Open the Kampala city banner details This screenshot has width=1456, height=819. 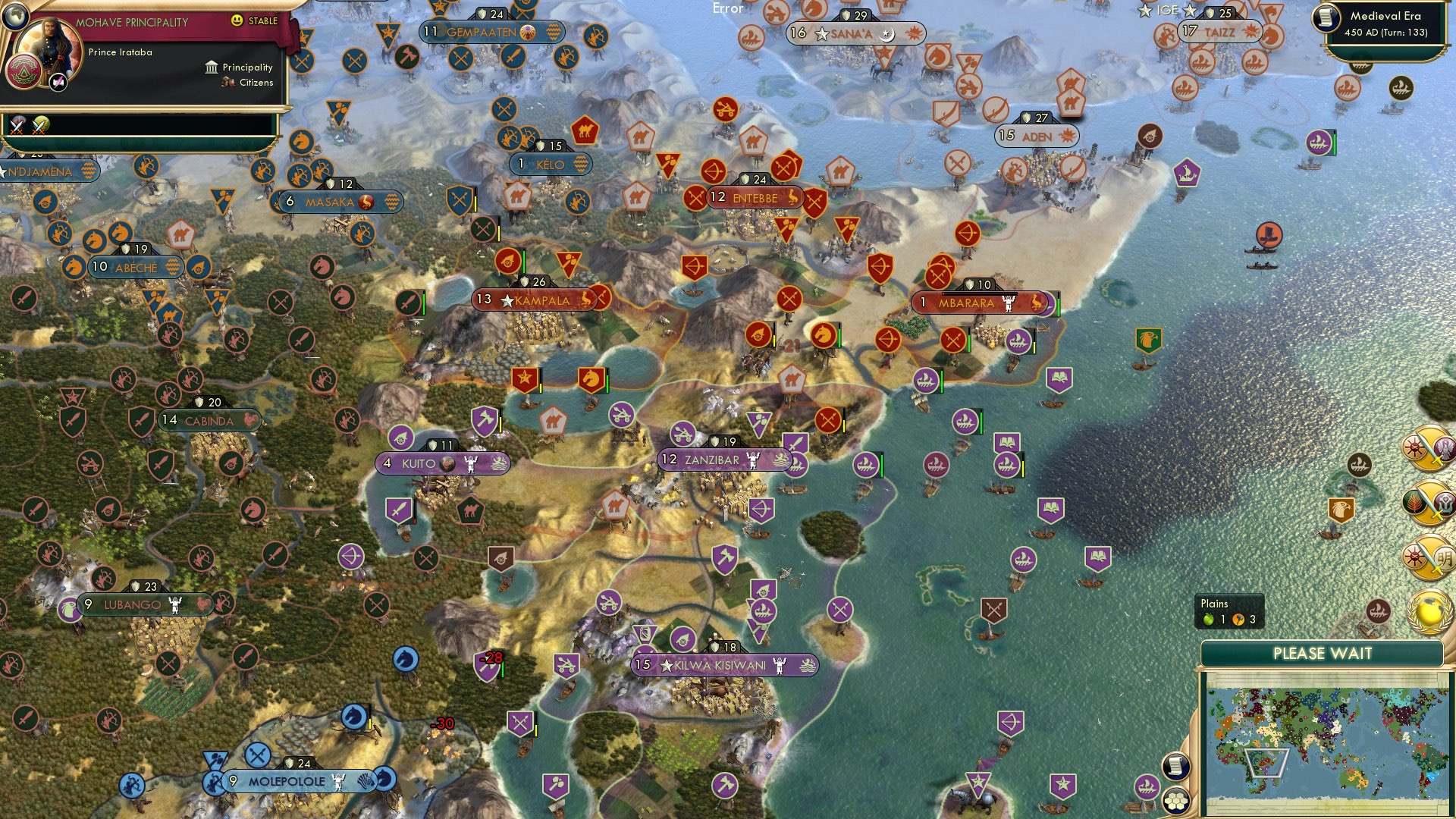[x=540, y=300]
